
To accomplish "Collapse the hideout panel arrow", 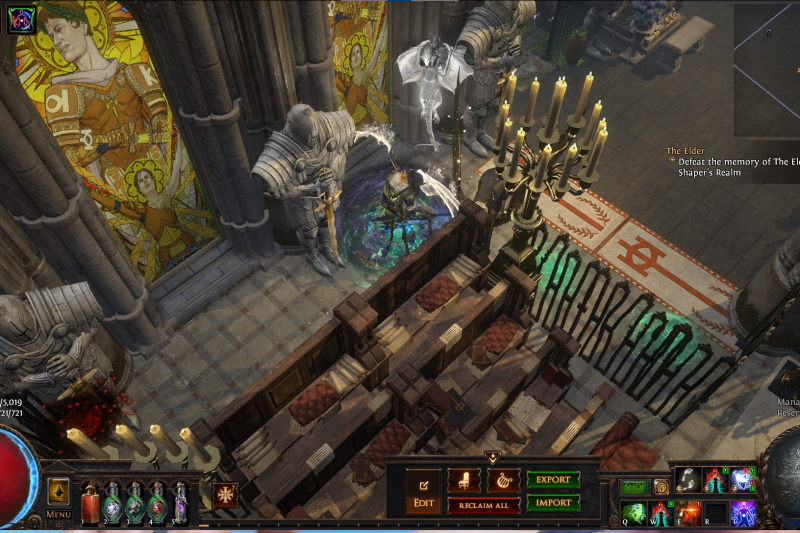I will click(491, 457).
